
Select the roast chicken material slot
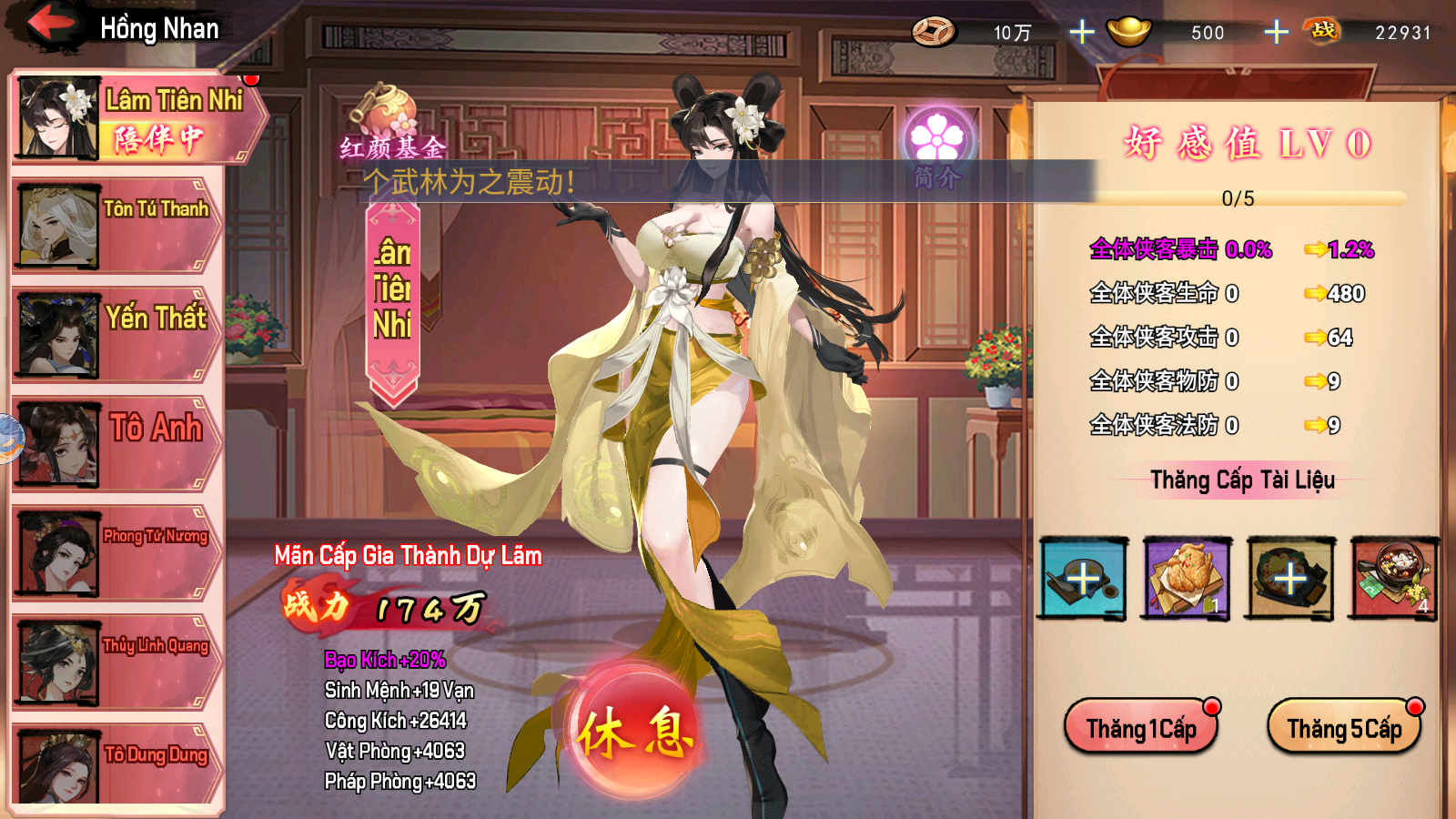(x=1187, y=579)
